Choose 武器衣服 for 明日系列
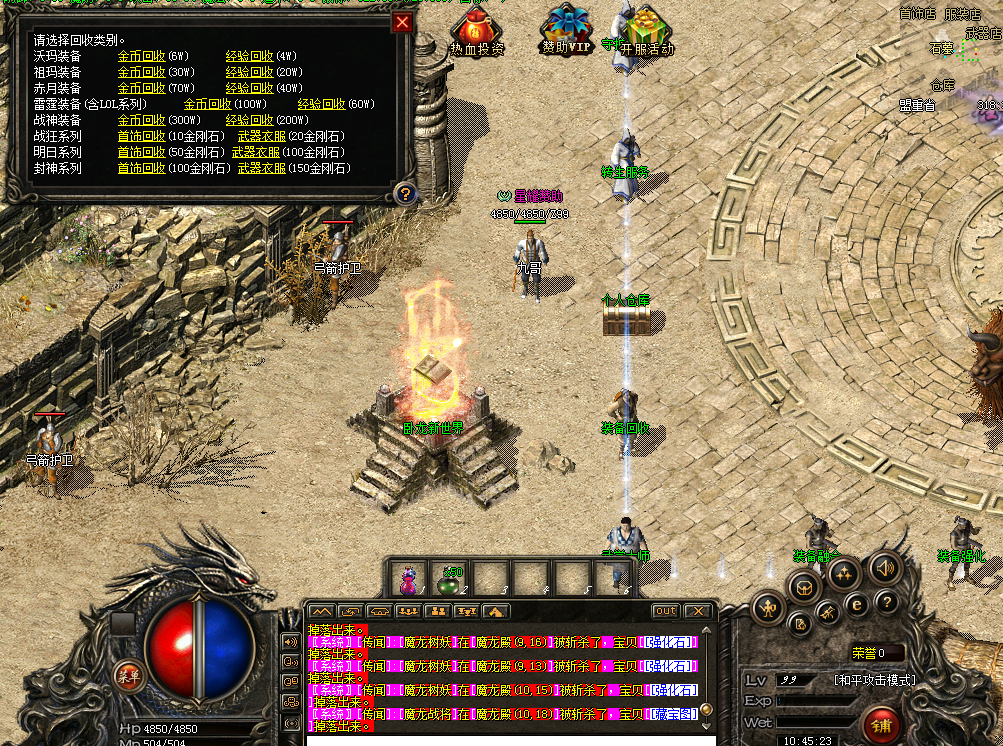The width and height of the screenshot is (1003, 746). 256,152
